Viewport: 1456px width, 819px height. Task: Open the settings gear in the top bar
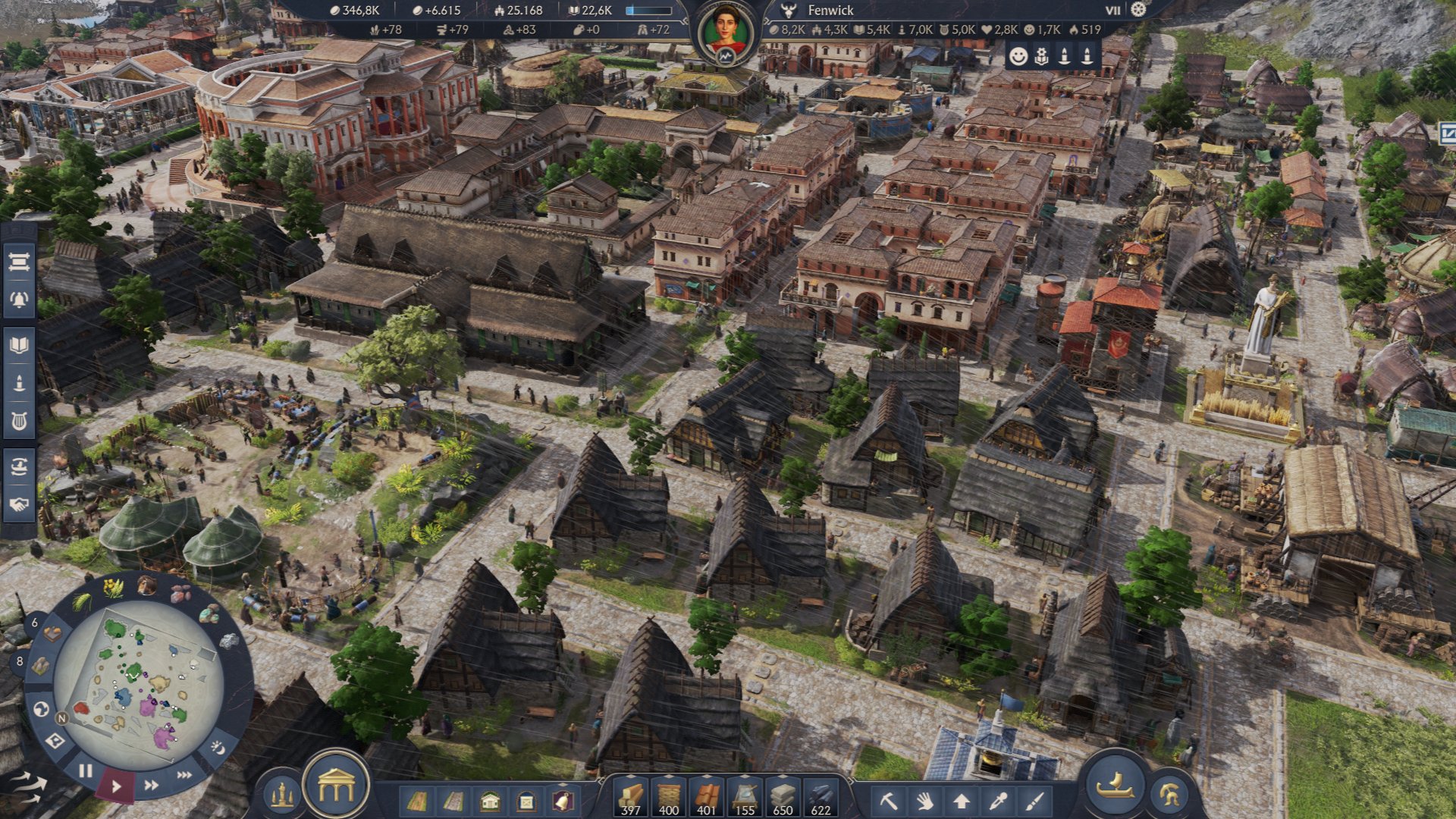pyautogui.click(x=1138, y=10)
